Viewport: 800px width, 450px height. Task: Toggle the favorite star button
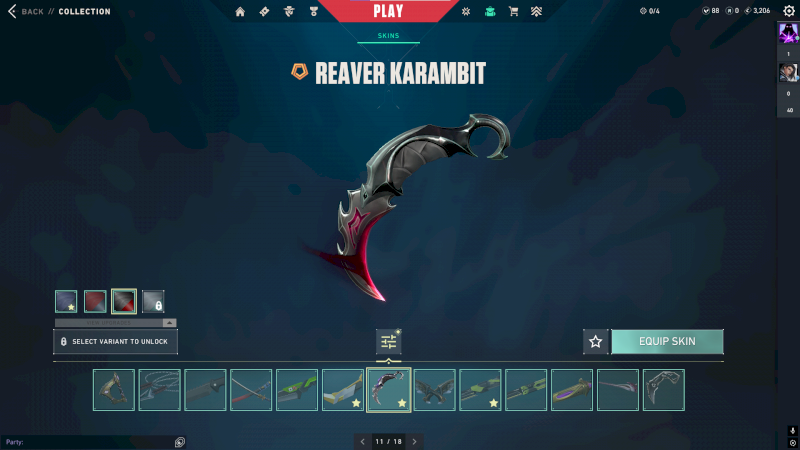[x=596, y=341]
